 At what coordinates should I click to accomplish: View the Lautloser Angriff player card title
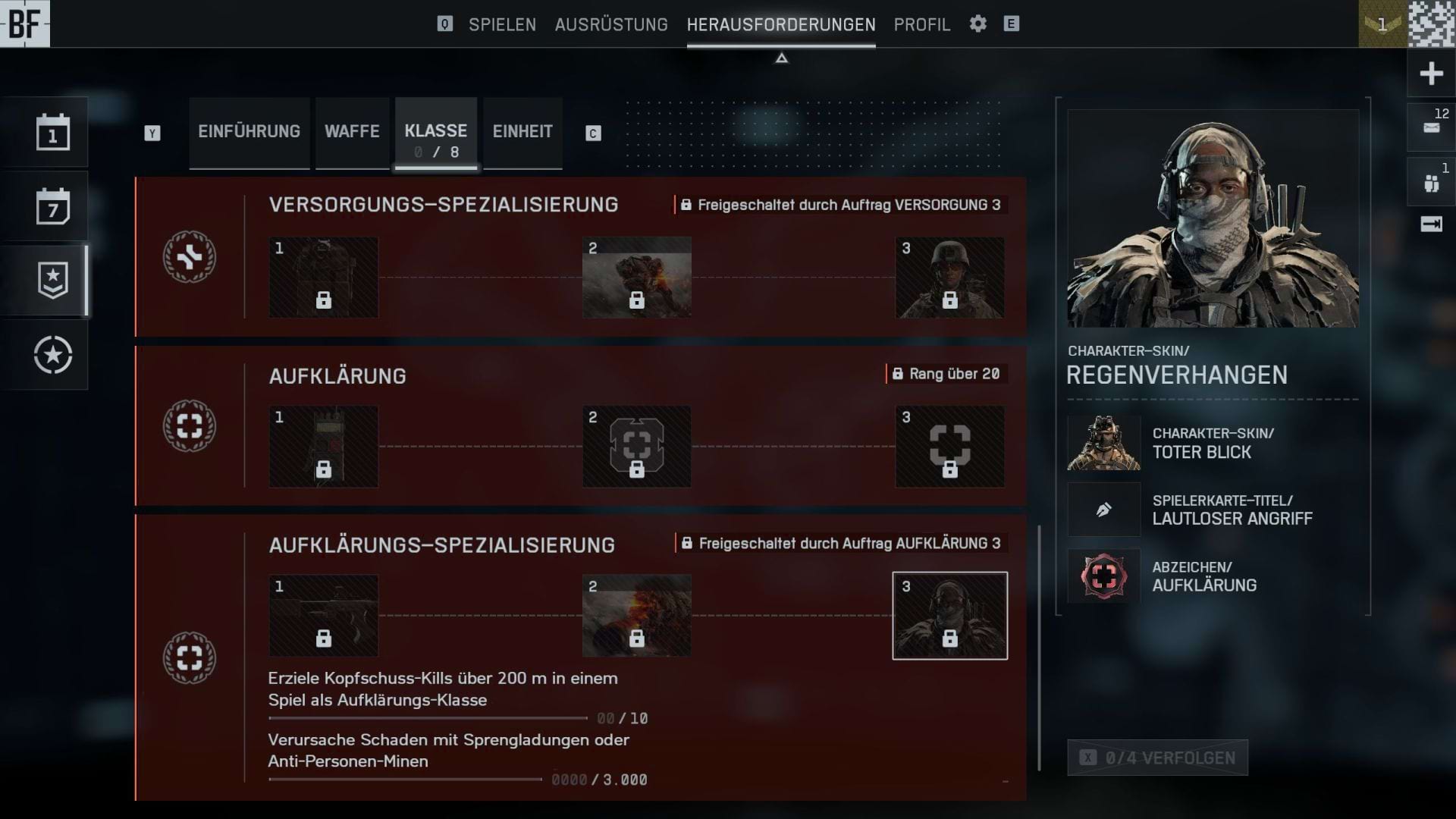pyautogui.click(x=1232, y=510)
